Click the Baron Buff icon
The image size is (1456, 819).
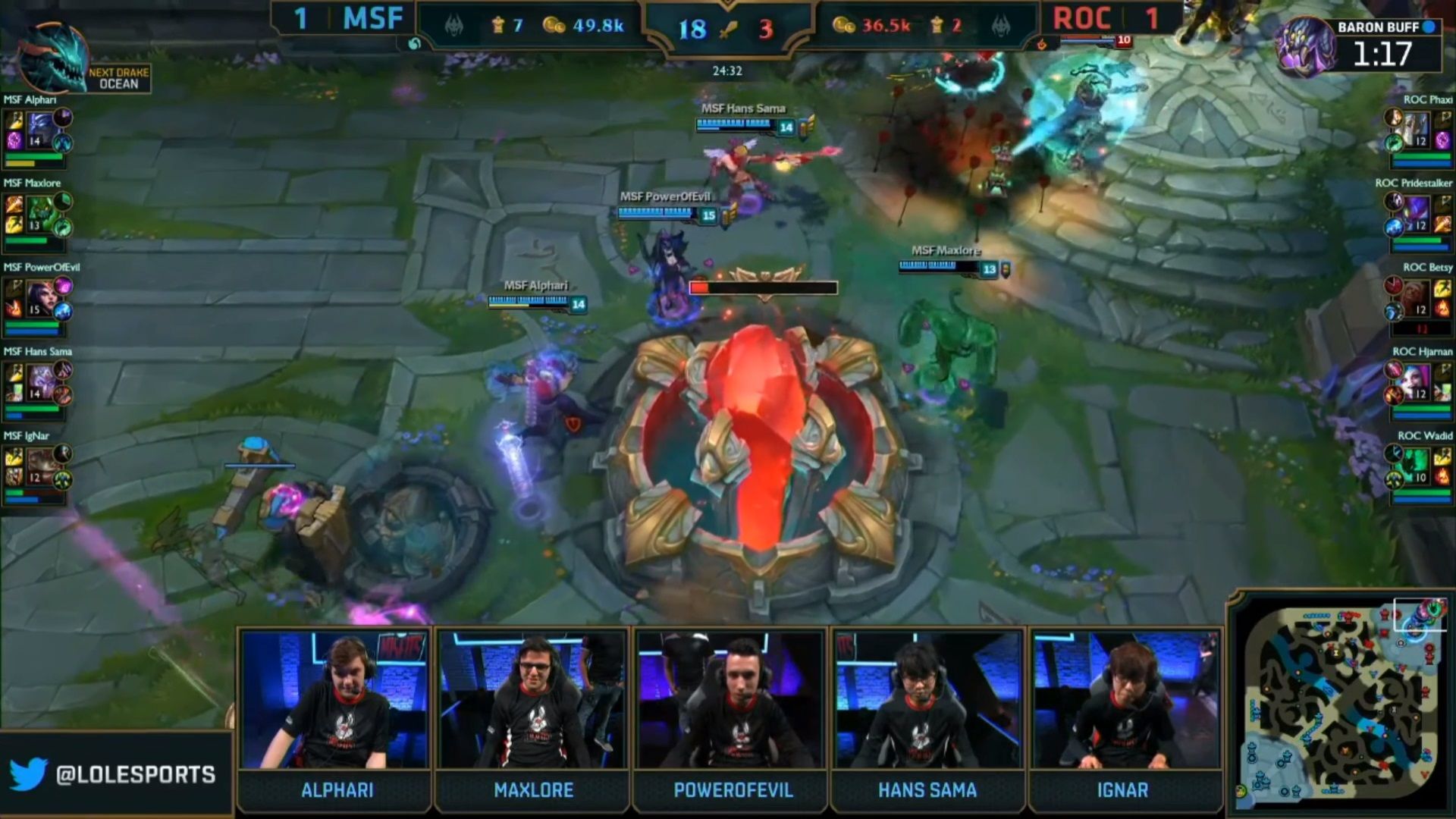click(1305, 47)
